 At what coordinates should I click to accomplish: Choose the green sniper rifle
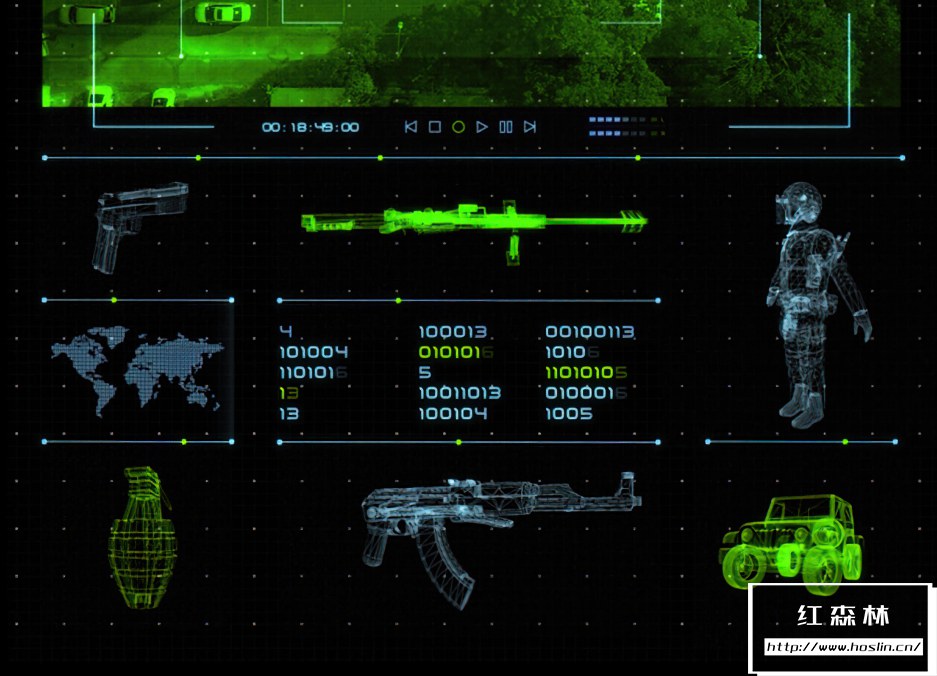tap(474, 223)
